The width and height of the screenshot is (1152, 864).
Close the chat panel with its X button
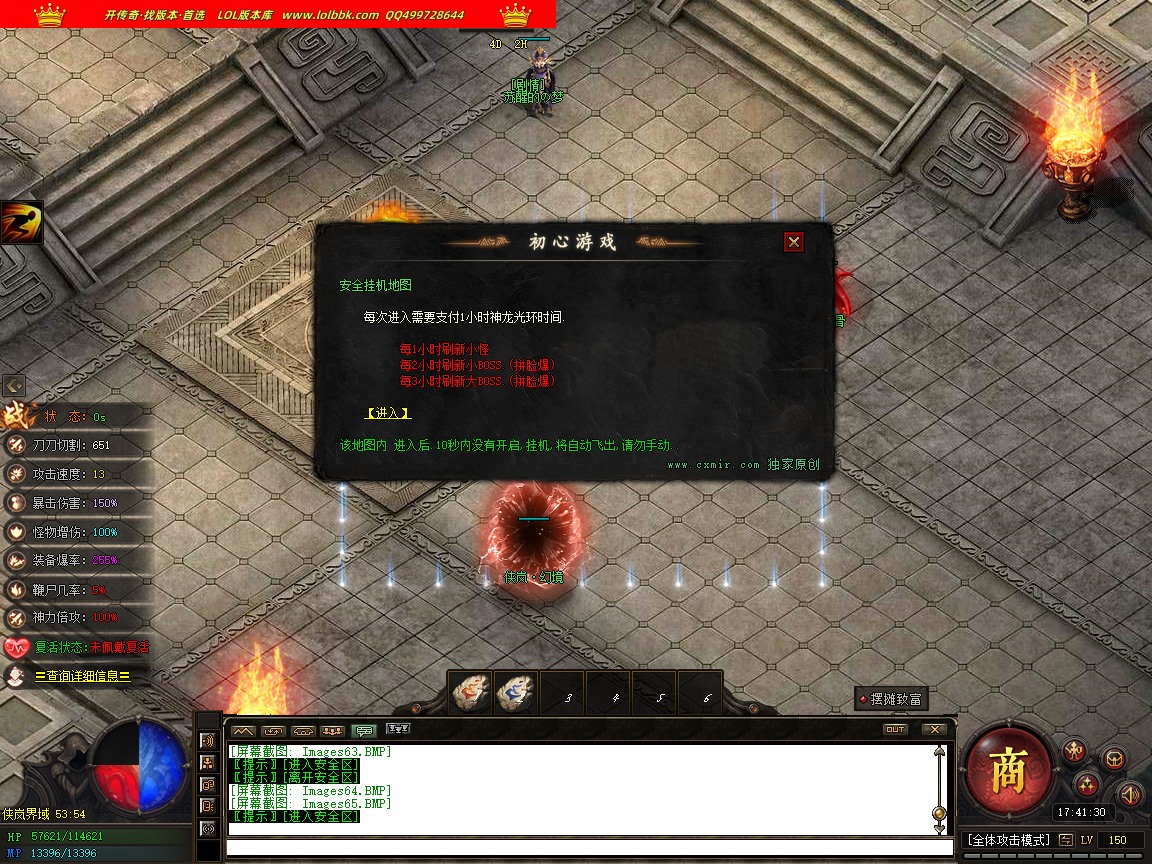click(934, 730)
